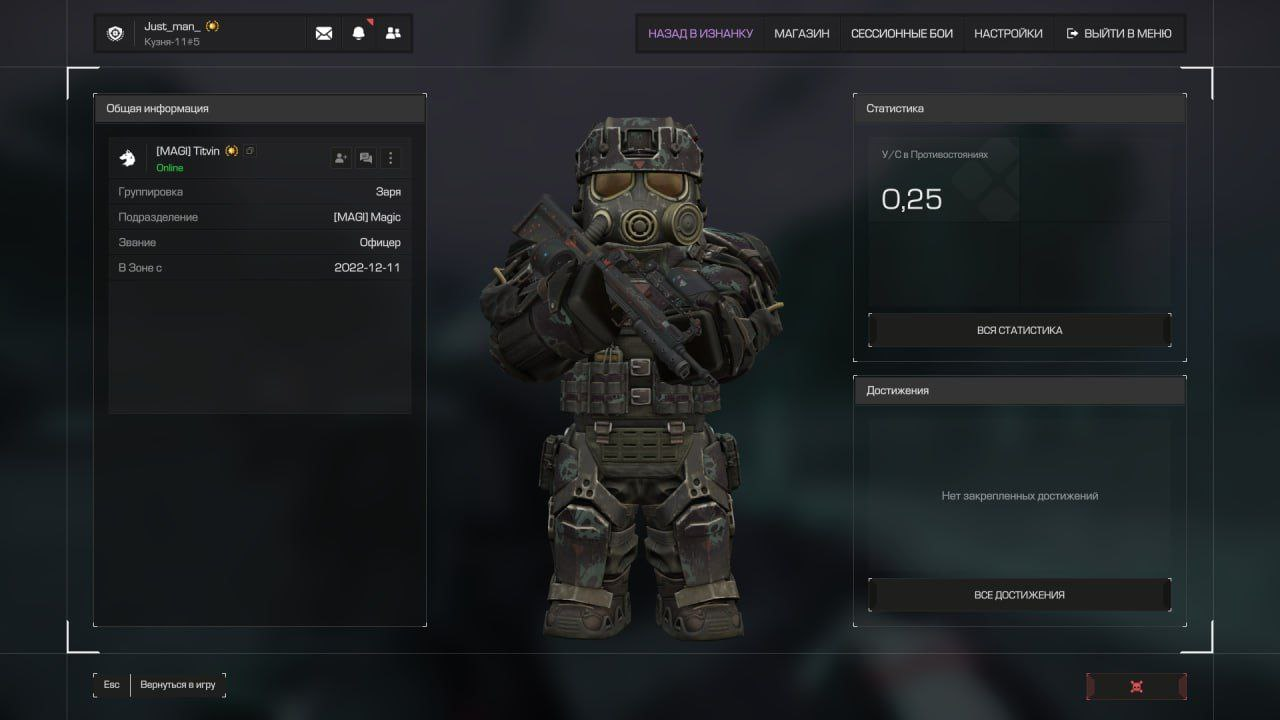
Task: Add Titvin as a friend
Action: [341, 158]
